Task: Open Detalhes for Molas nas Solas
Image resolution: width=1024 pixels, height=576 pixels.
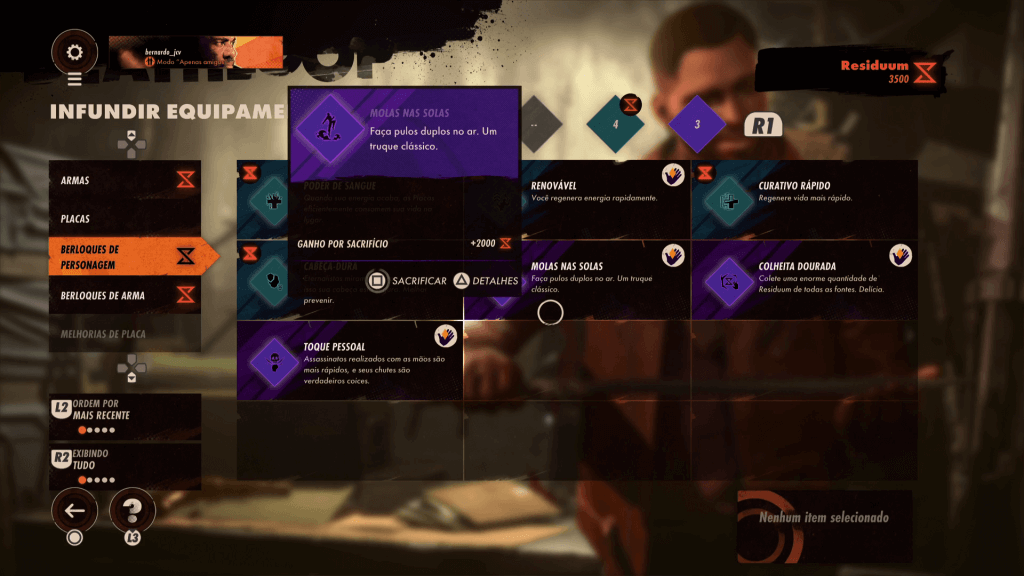Action: coord(488,281)
